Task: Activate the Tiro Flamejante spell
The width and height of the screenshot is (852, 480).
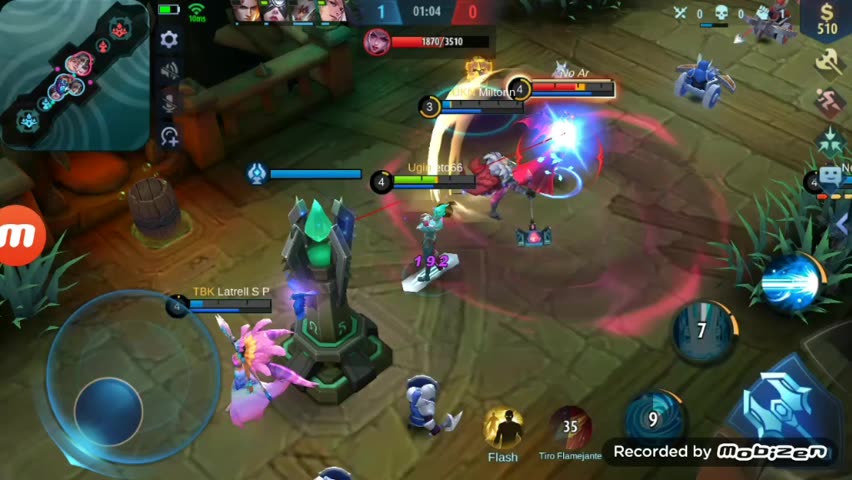Action: (570, 427)
